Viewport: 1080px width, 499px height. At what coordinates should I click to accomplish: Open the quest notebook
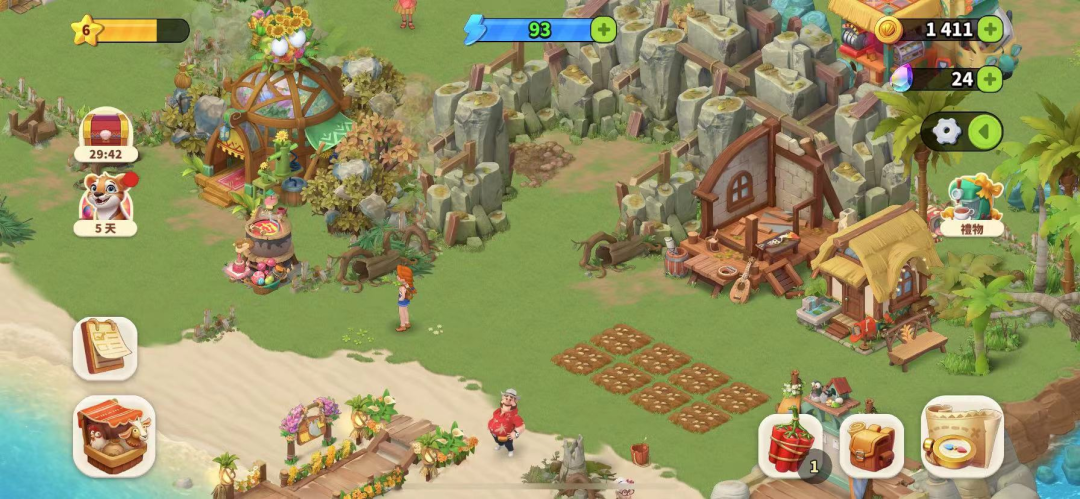point(105,348)
